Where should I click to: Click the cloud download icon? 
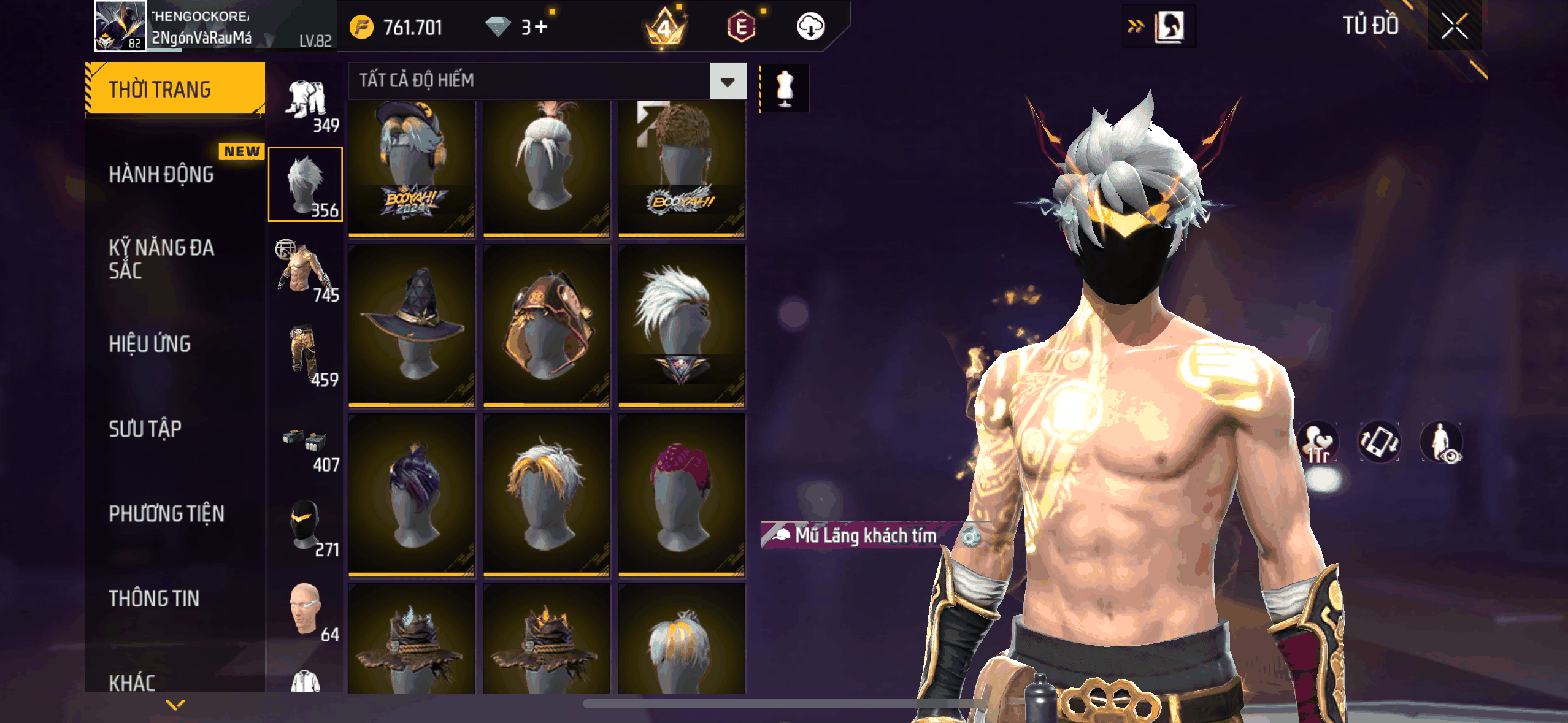coord(810,27)
